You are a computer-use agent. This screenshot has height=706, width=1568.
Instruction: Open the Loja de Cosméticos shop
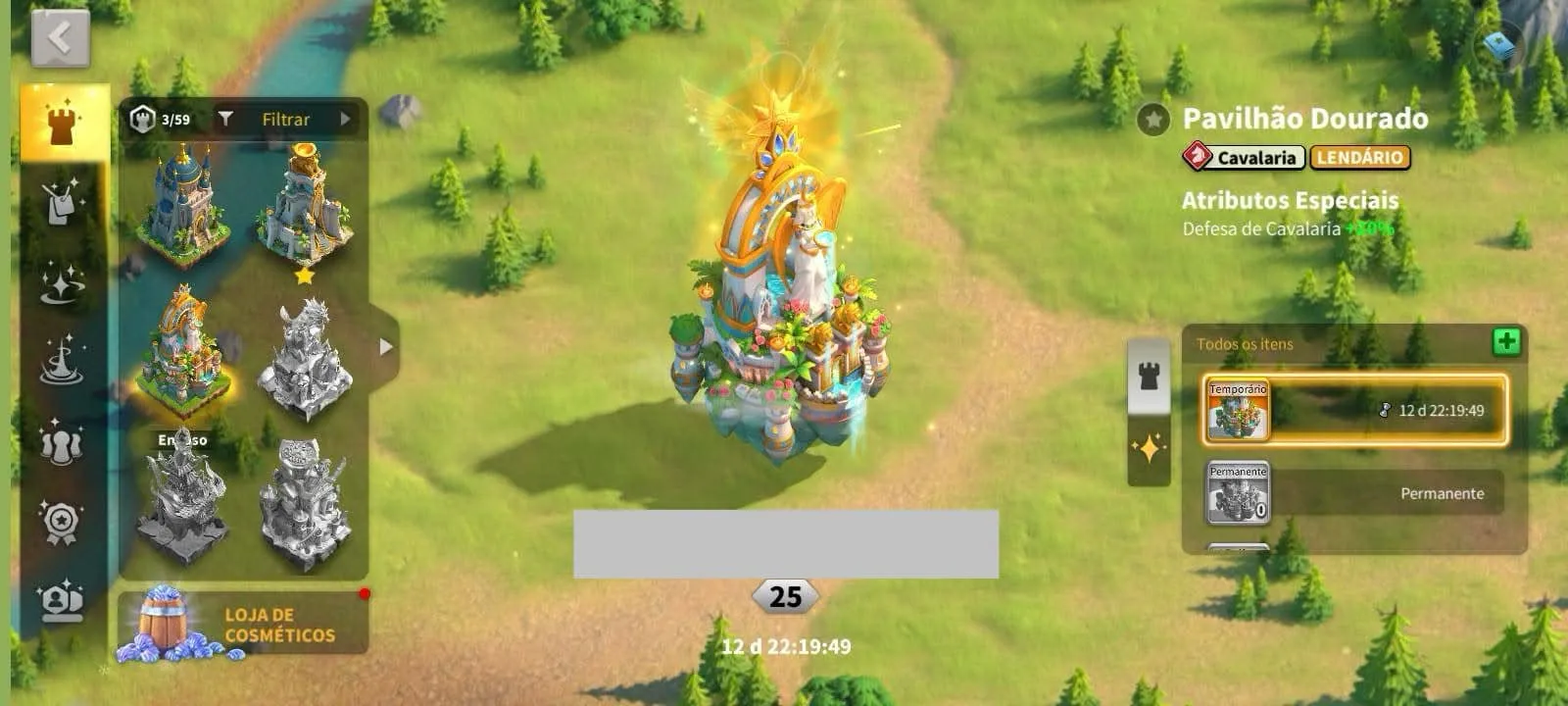point(242,624)
